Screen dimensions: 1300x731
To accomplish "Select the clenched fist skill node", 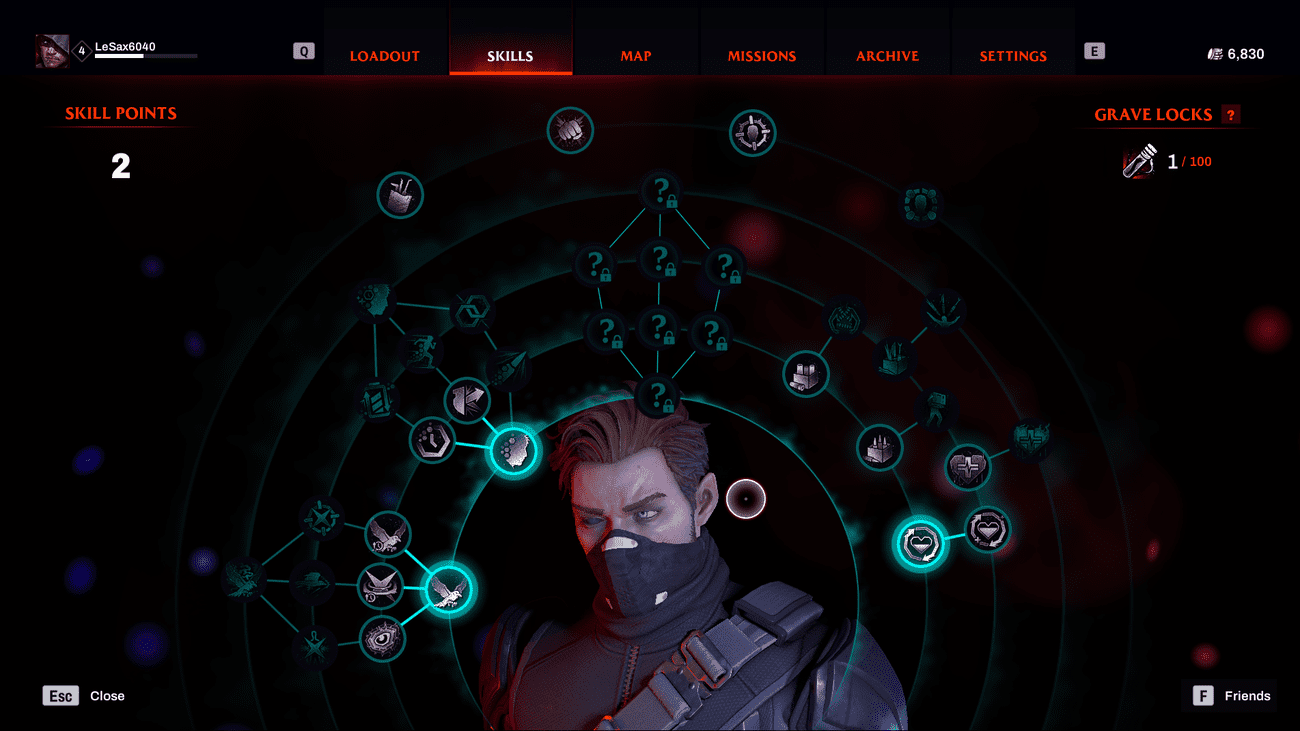I will (570, 131).
